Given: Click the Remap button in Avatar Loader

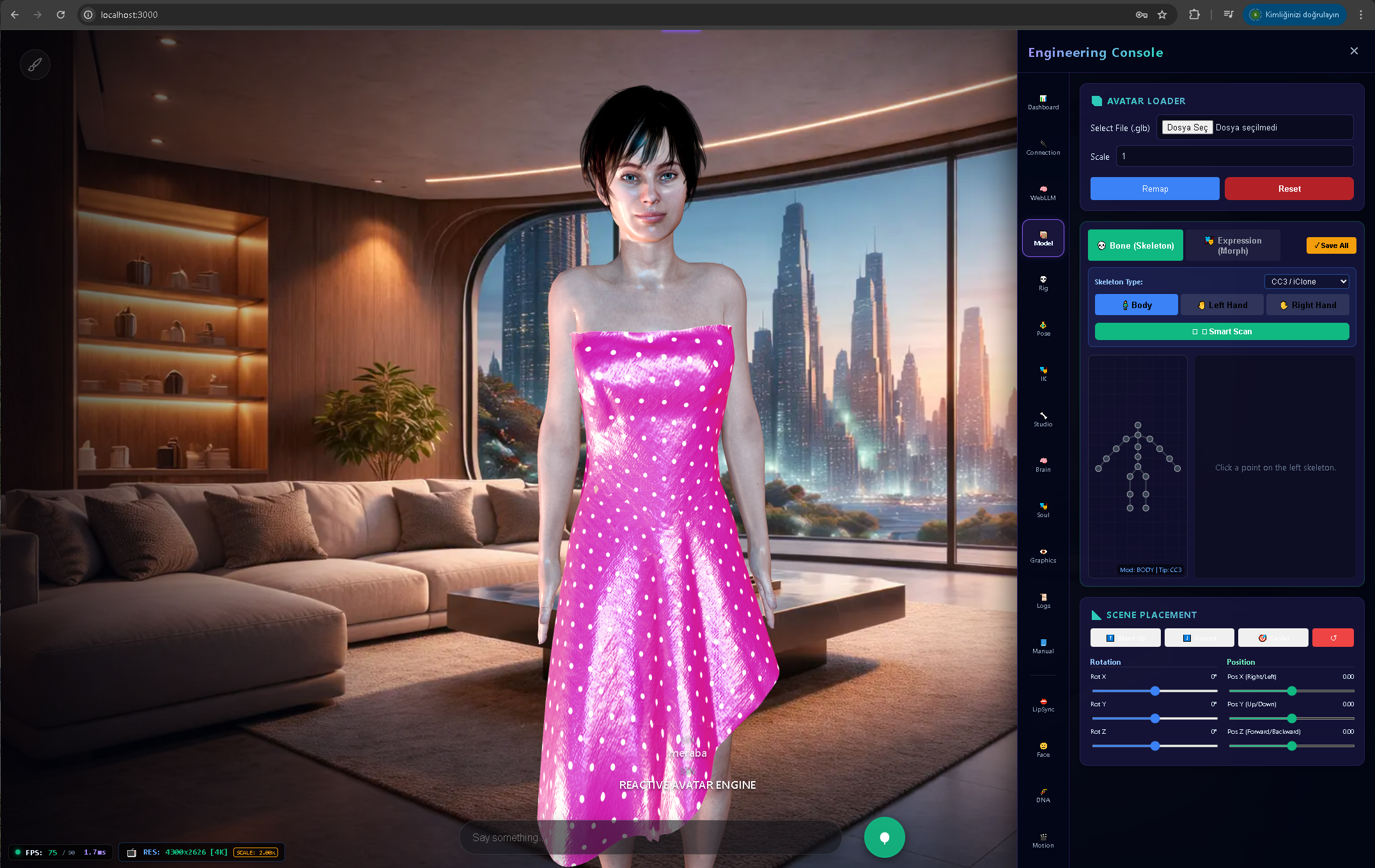Looking at the screenshot, I should 1154,189.
